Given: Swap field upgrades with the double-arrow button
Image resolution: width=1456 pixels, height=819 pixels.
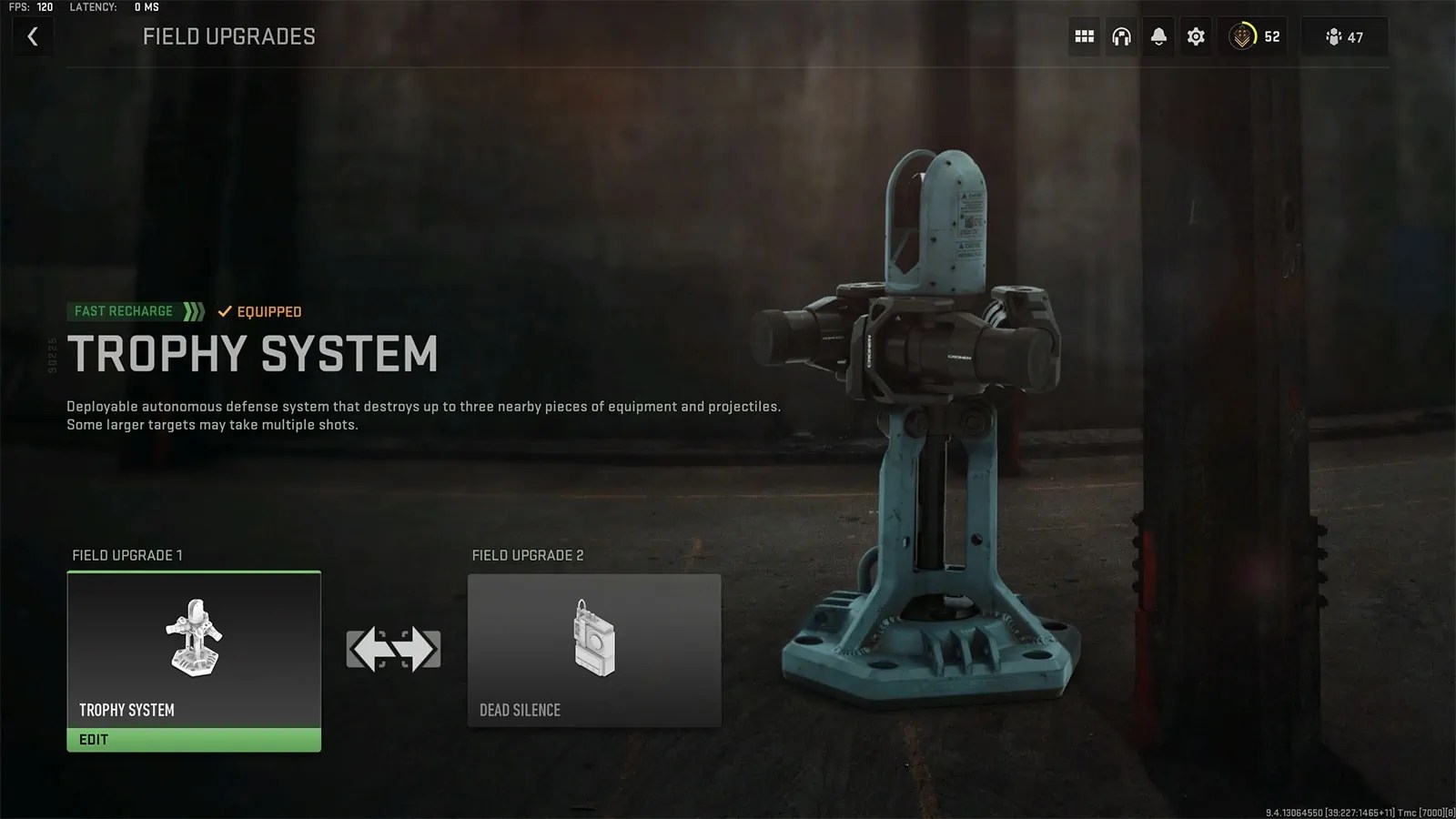Looking at the screenshot, I should click(x=393, y=650).
